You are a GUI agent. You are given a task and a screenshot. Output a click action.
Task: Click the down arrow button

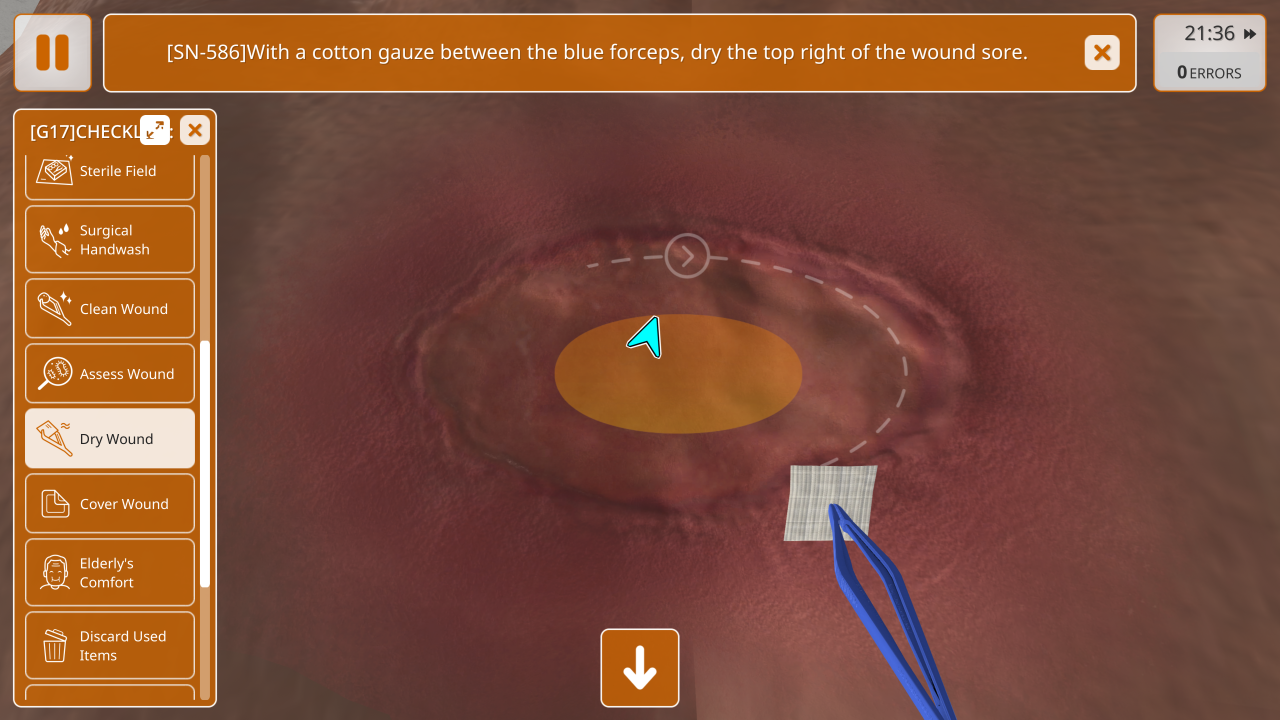pyautogui.click(x=640, y=668)
